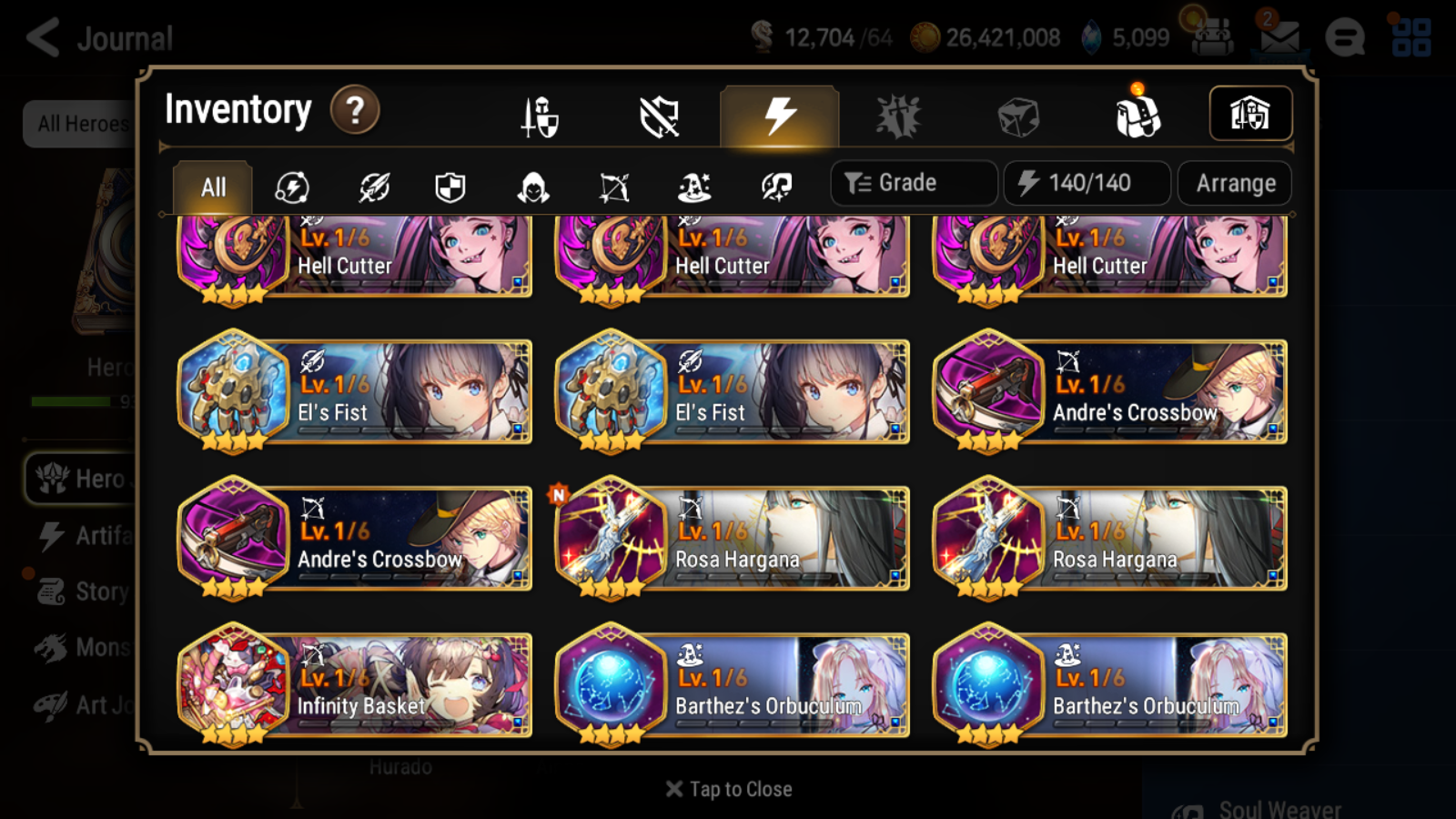Tap to Close the inventory window

[727, 788]
